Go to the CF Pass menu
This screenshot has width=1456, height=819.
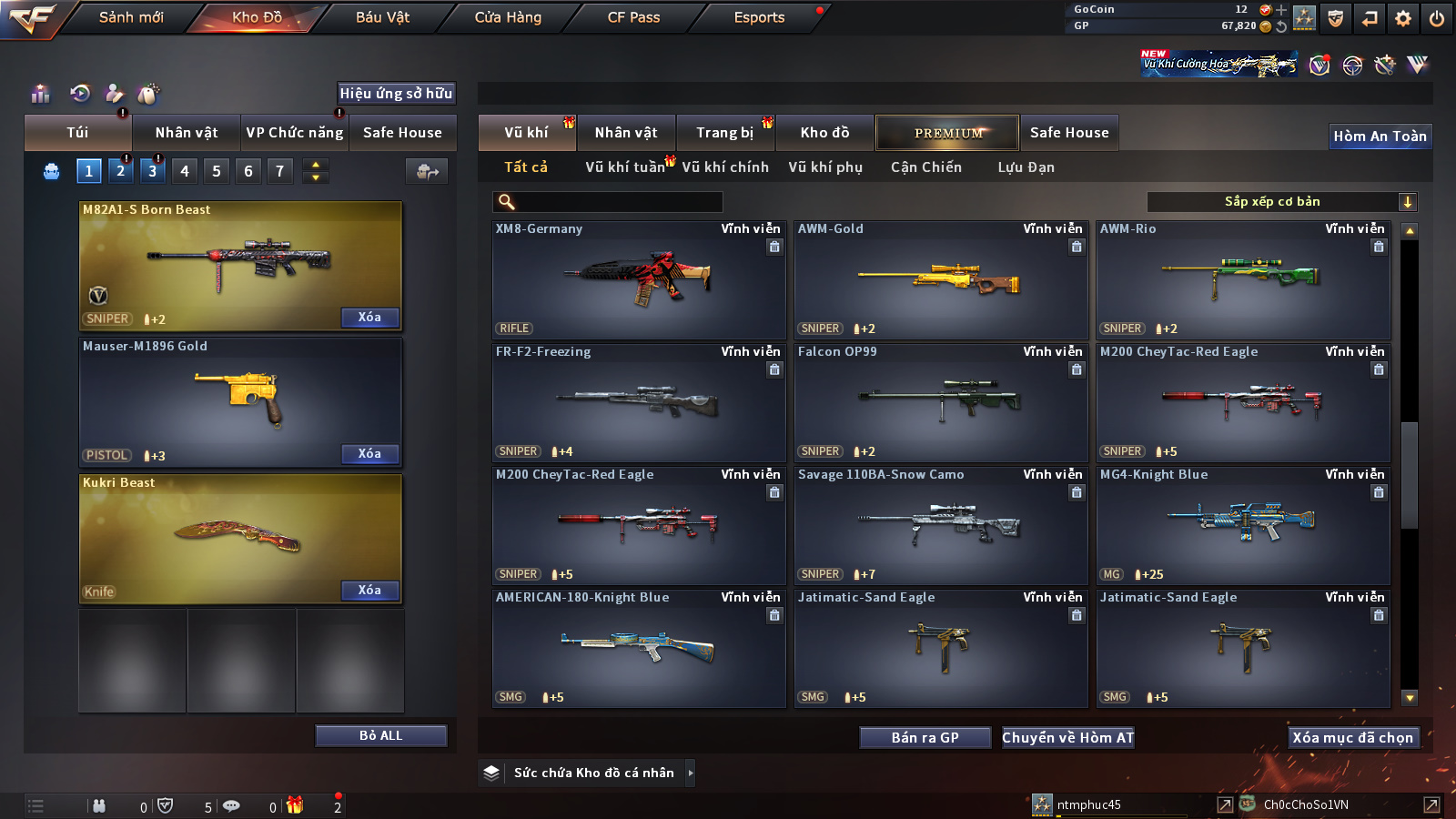[633, 17]
